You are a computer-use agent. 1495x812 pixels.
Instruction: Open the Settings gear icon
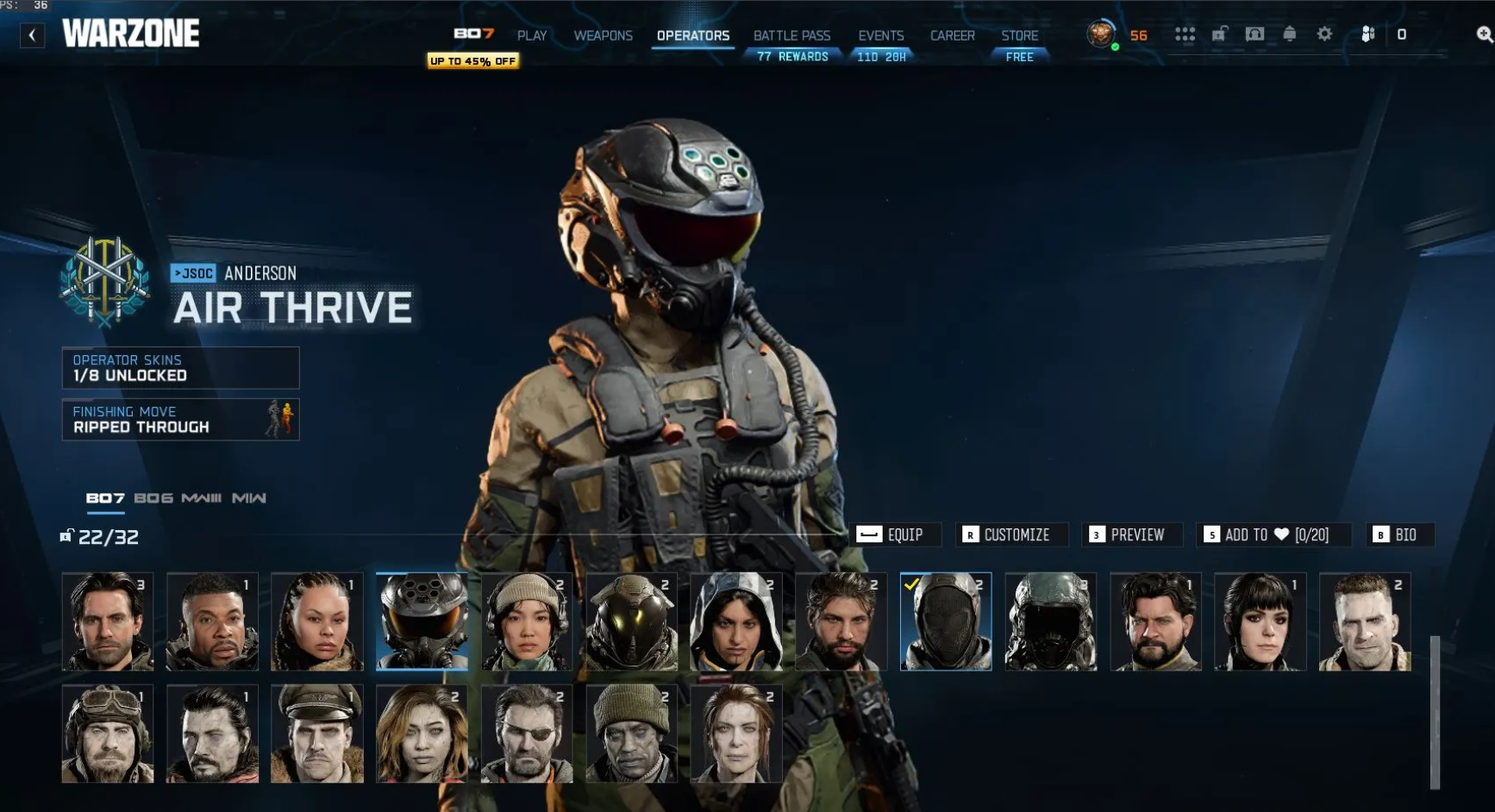coord(1323,34)
